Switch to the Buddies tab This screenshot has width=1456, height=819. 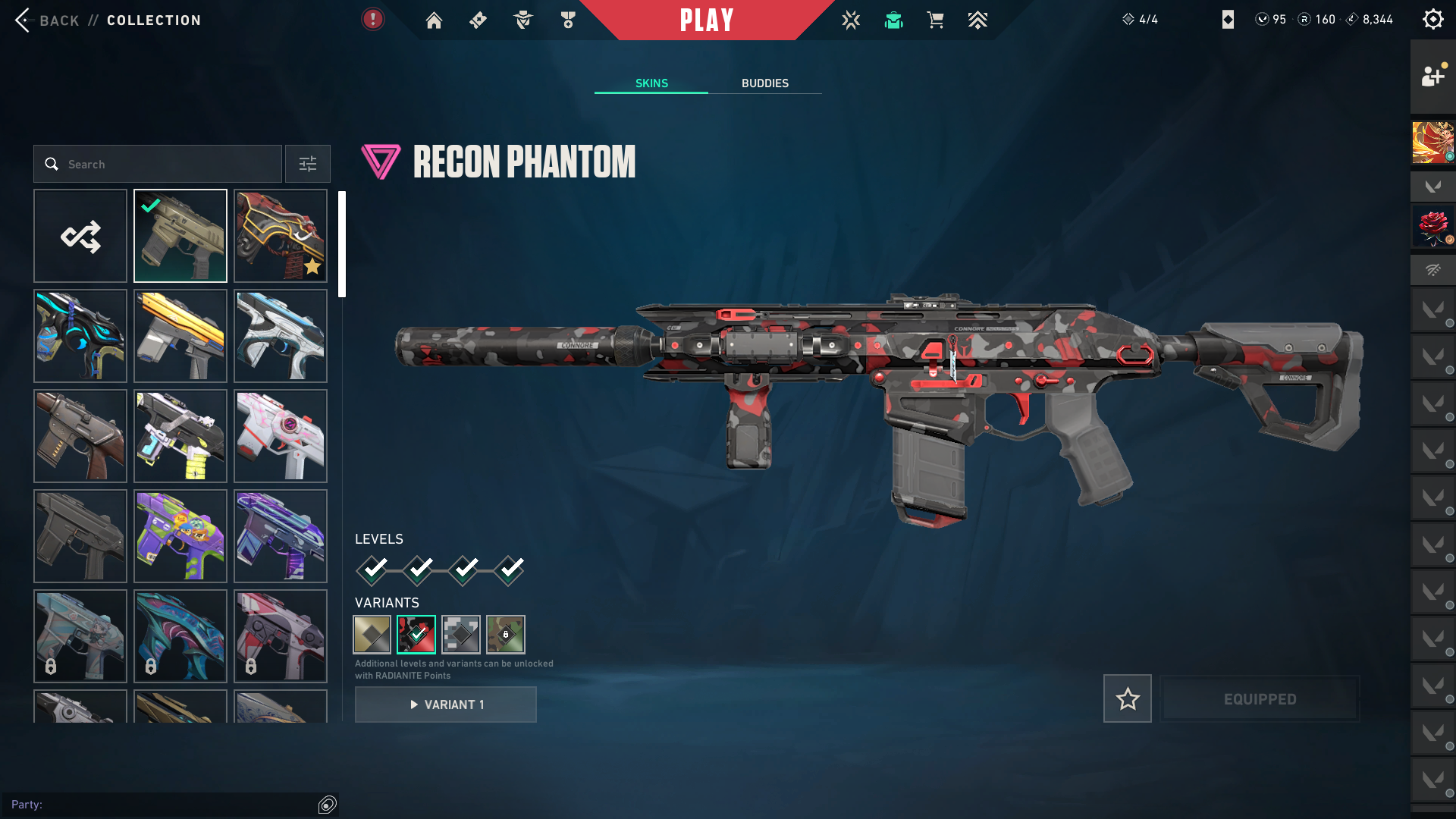pyautogui.click(x=764, y=83)
